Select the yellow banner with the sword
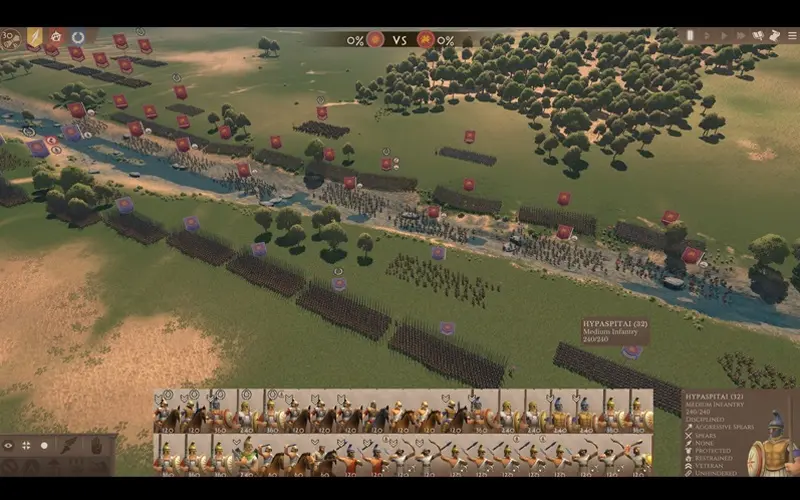 click(x=34, y=37)
